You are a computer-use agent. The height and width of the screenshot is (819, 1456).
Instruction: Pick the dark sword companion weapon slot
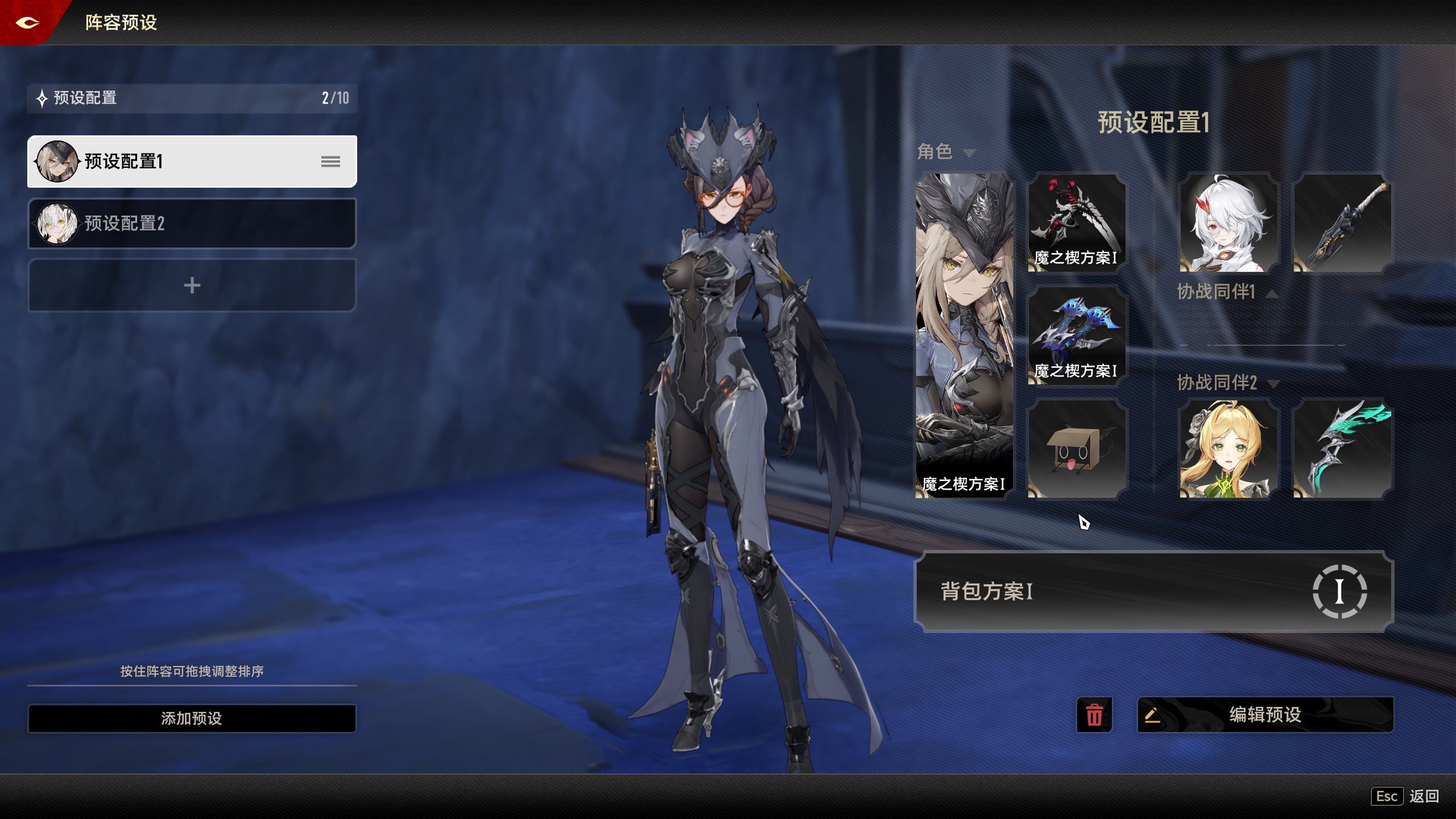pyautogui.click(x=1342, y=223)
